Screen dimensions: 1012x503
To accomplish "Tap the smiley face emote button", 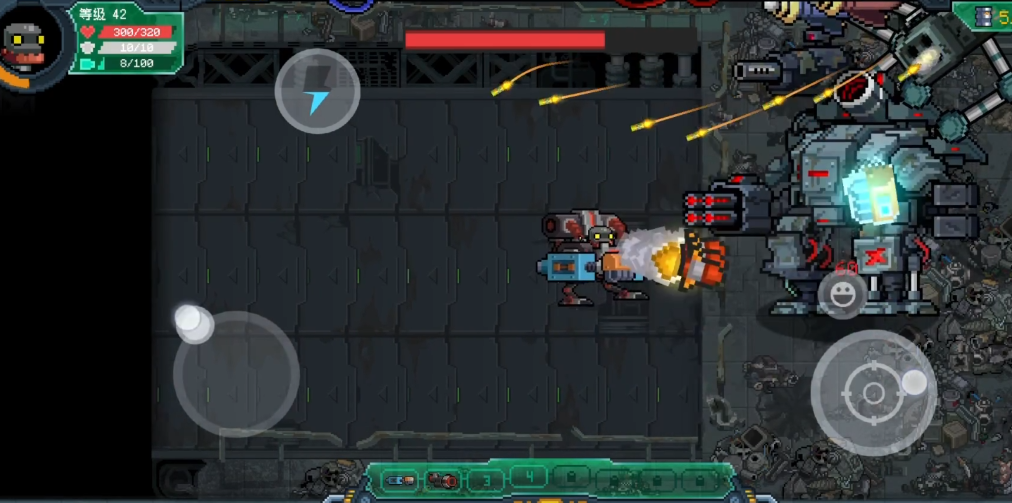I will (842, 295).
